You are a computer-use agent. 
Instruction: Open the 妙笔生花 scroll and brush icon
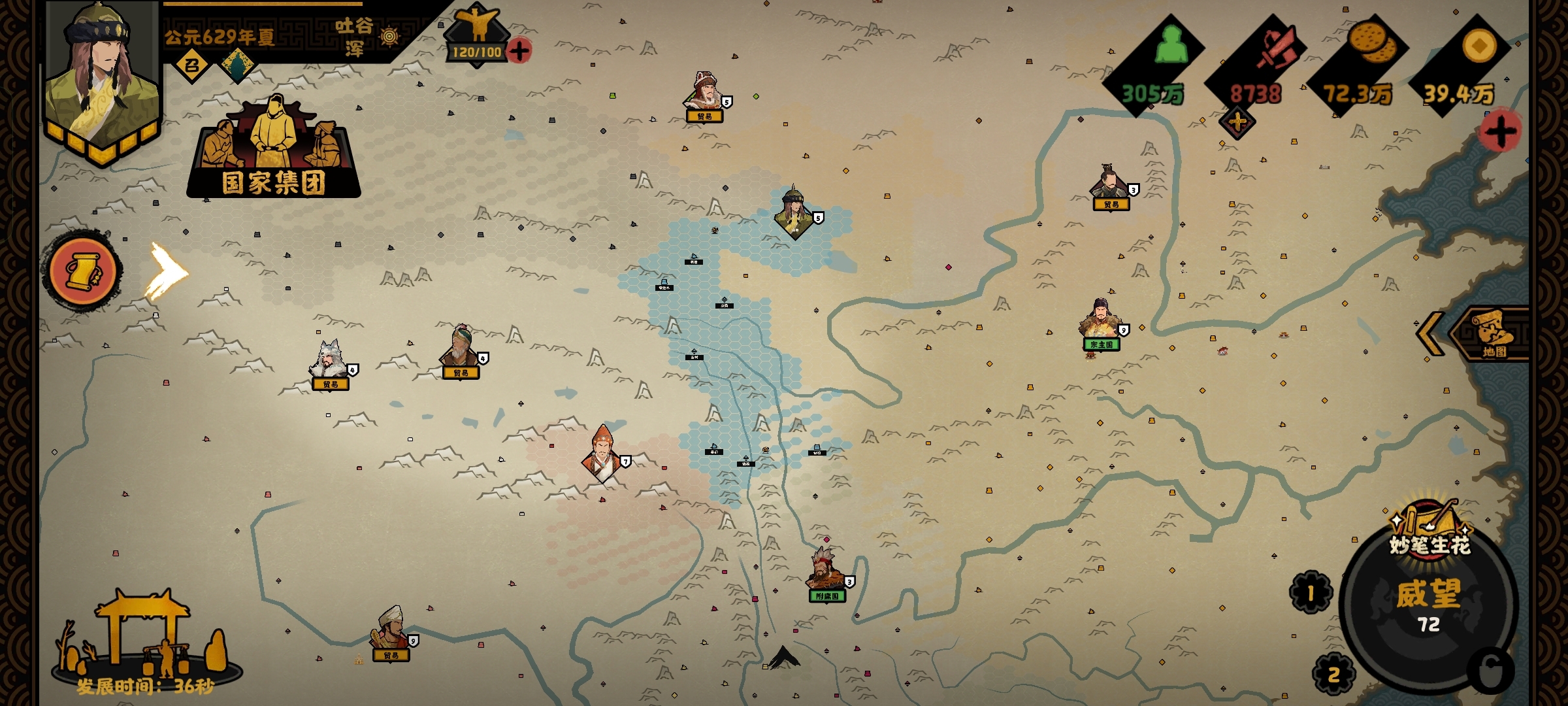[1429, 529]
